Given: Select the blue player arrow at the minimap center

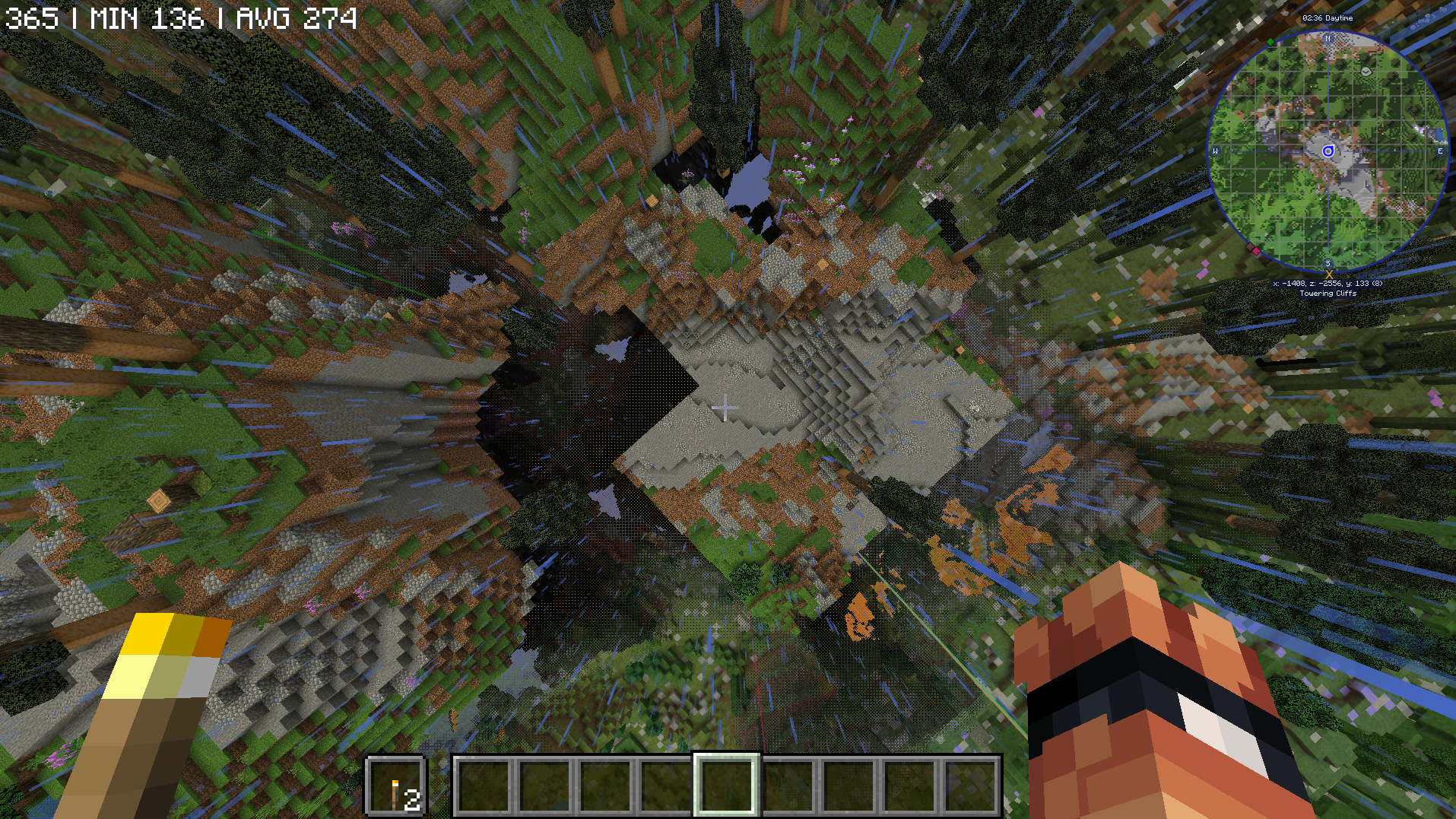Looking at the screenshot, I should [1328, 151].
